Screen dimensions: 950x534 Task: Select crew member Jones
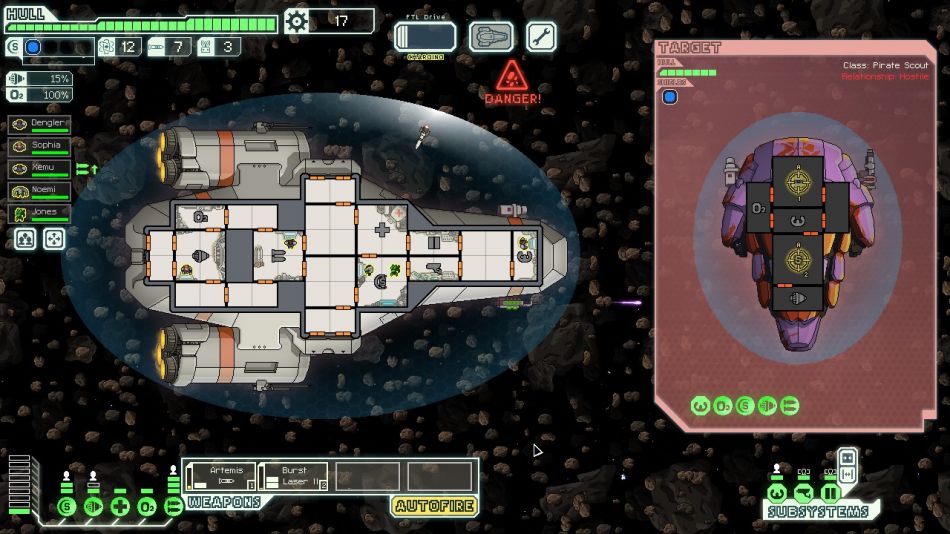(39, 214)
